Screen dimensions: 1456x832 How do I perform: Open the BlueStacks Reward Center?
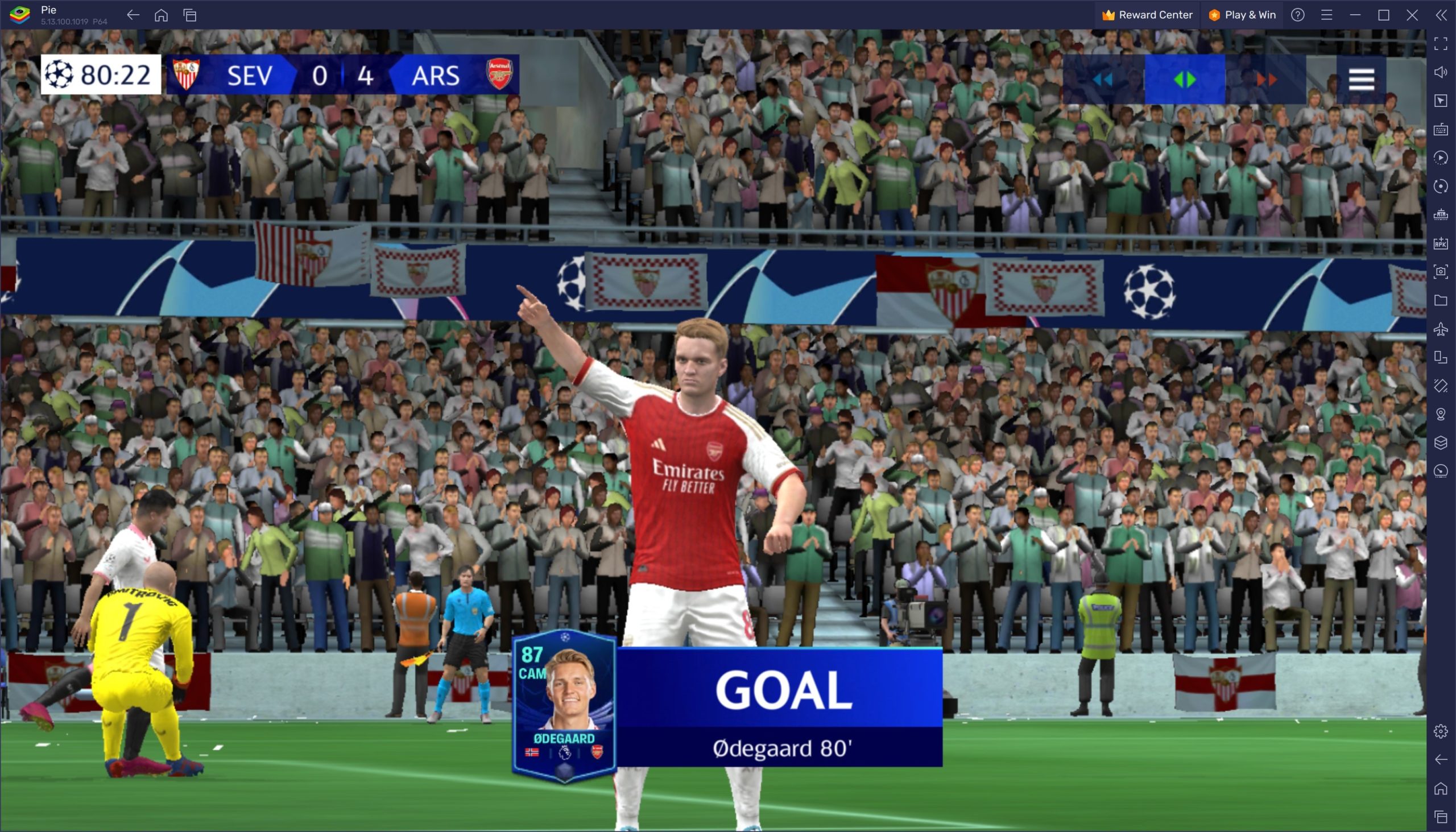1147,15
